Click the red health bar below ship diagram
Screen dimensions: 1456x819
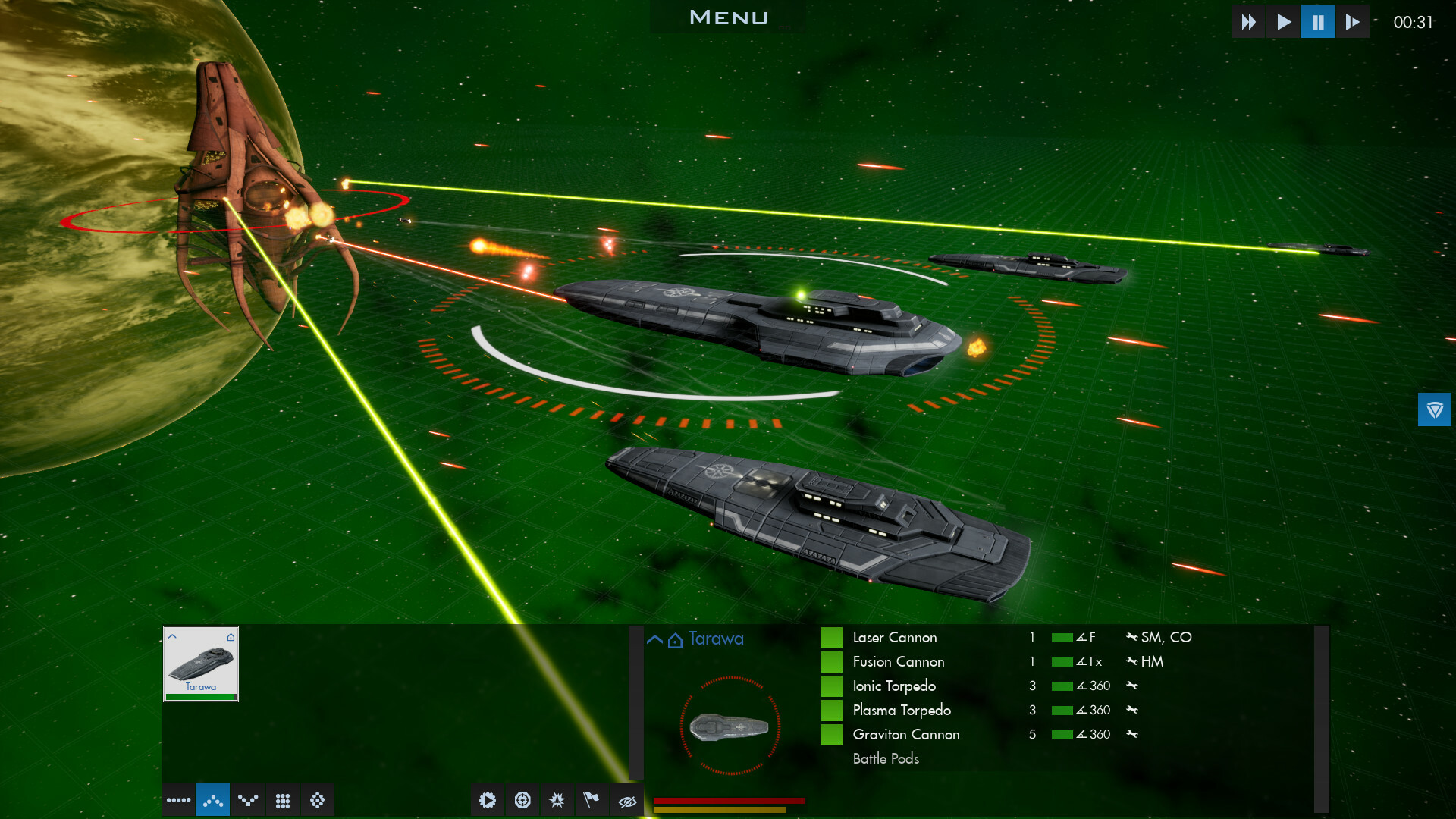728,799
